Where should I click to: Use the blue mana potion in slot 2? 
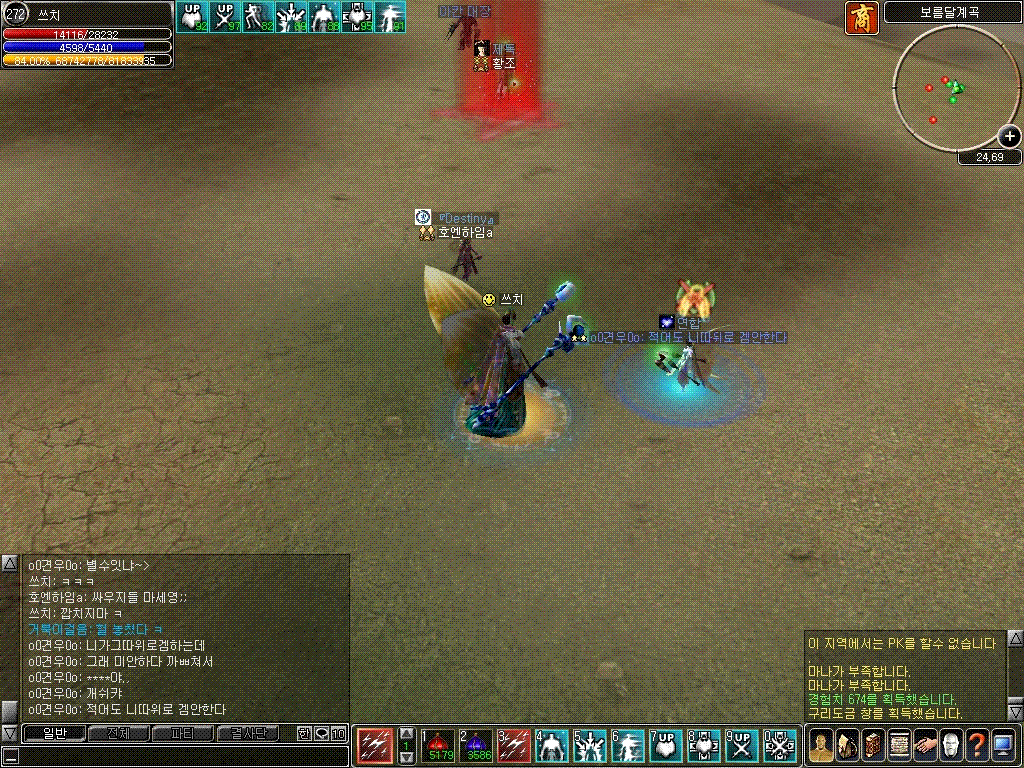point(477,746)
